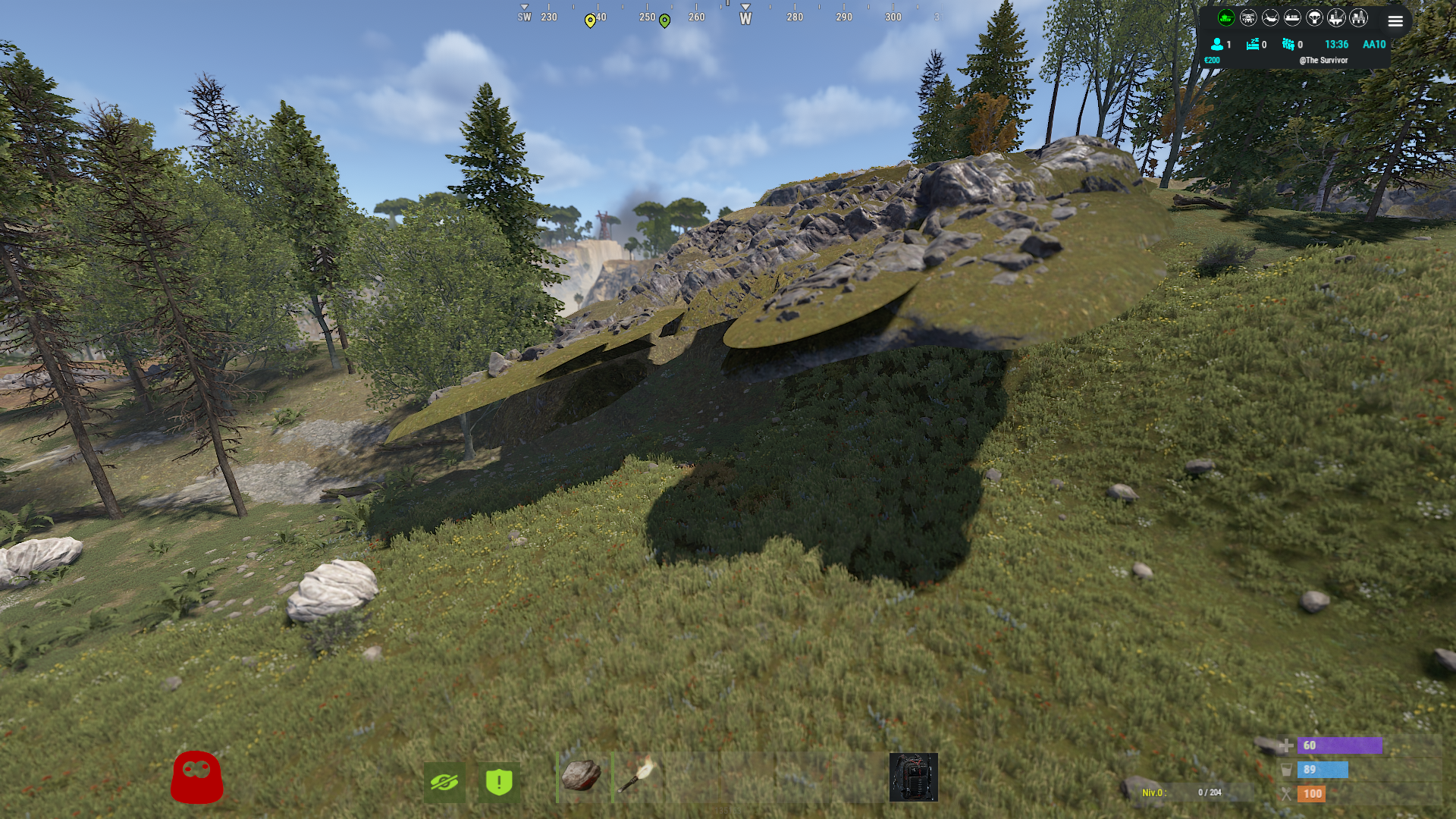Click the transport helicopter event icon
This screenshot has width=1456, height=819.
(1270, 17)
